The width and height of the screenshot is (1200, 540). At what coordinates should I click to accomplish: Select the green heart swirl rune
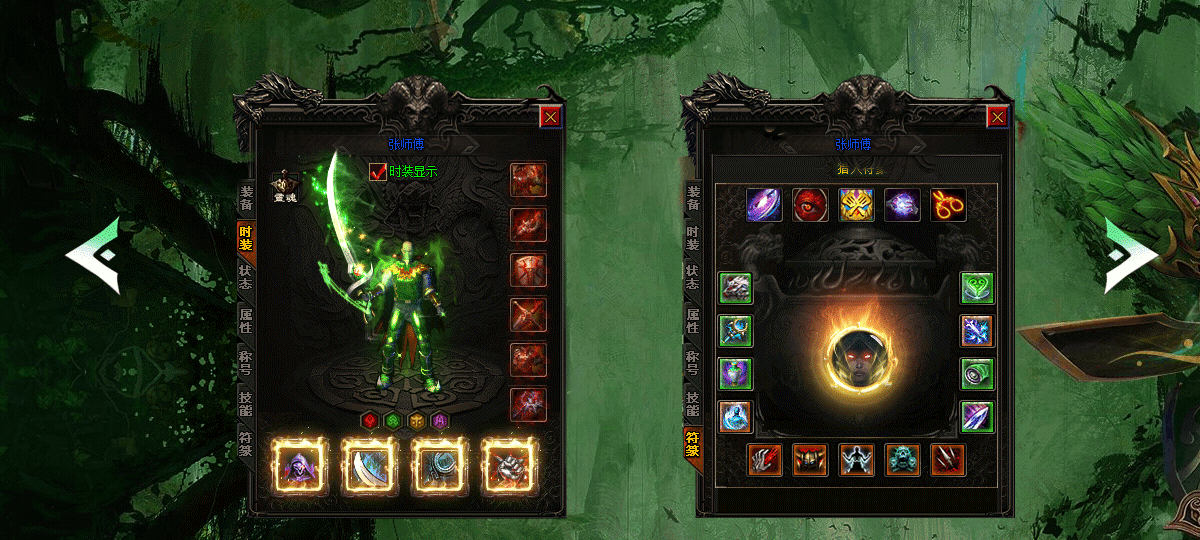coord(977,288)
